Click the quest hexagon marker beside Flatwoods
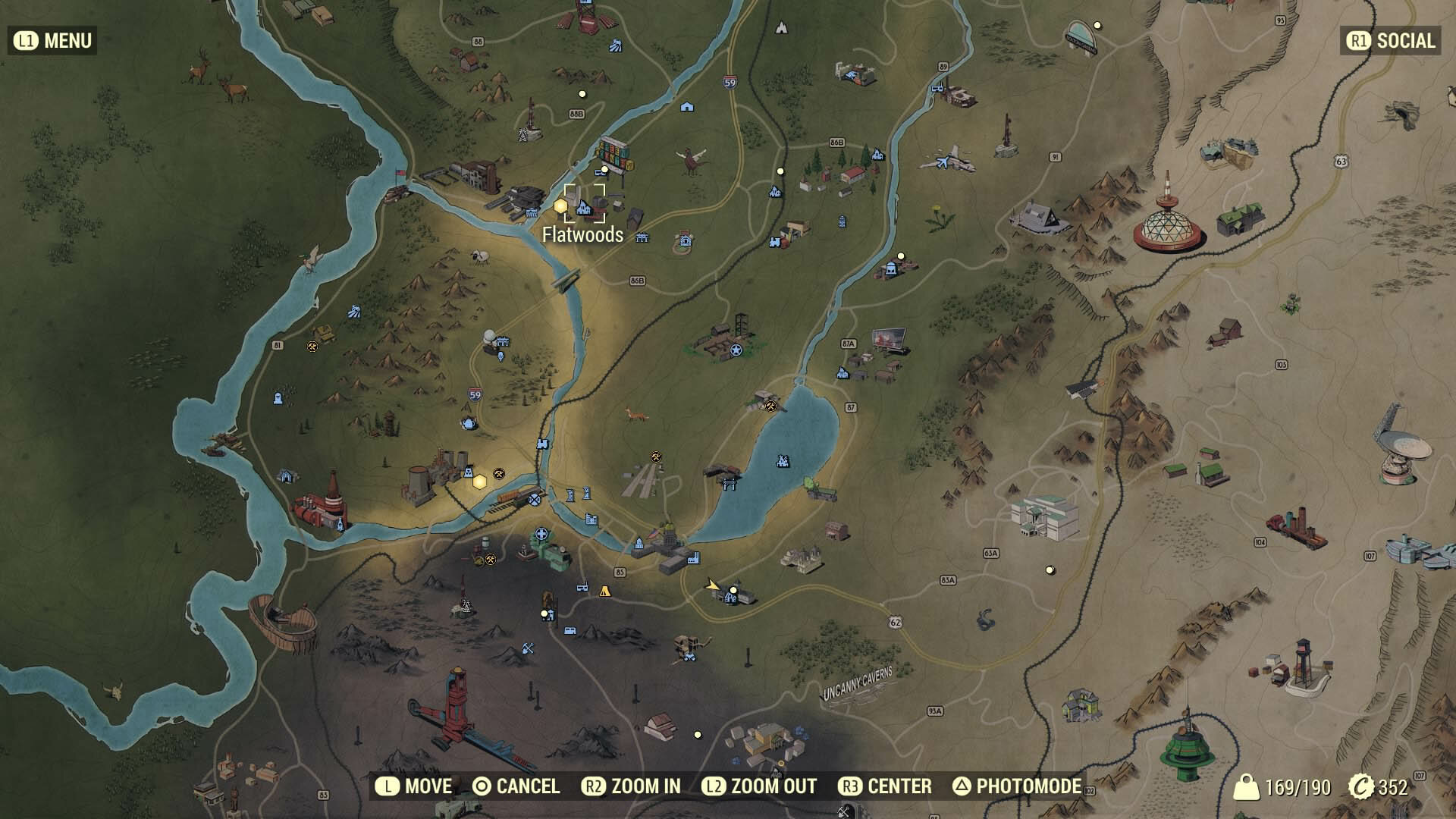The image size is (1456, 819). (x=560, y=206)
